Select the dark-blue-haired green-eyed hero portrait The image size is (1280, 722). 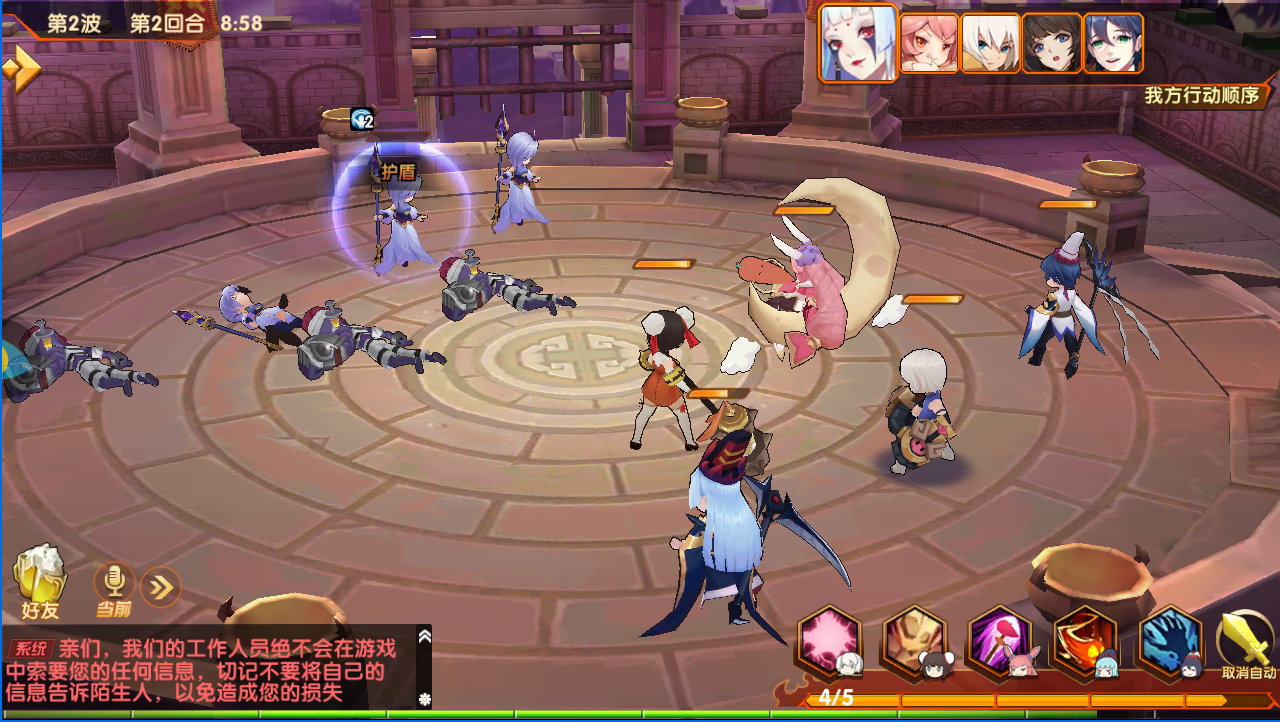pyautogui.click(x=1113, y=43)
